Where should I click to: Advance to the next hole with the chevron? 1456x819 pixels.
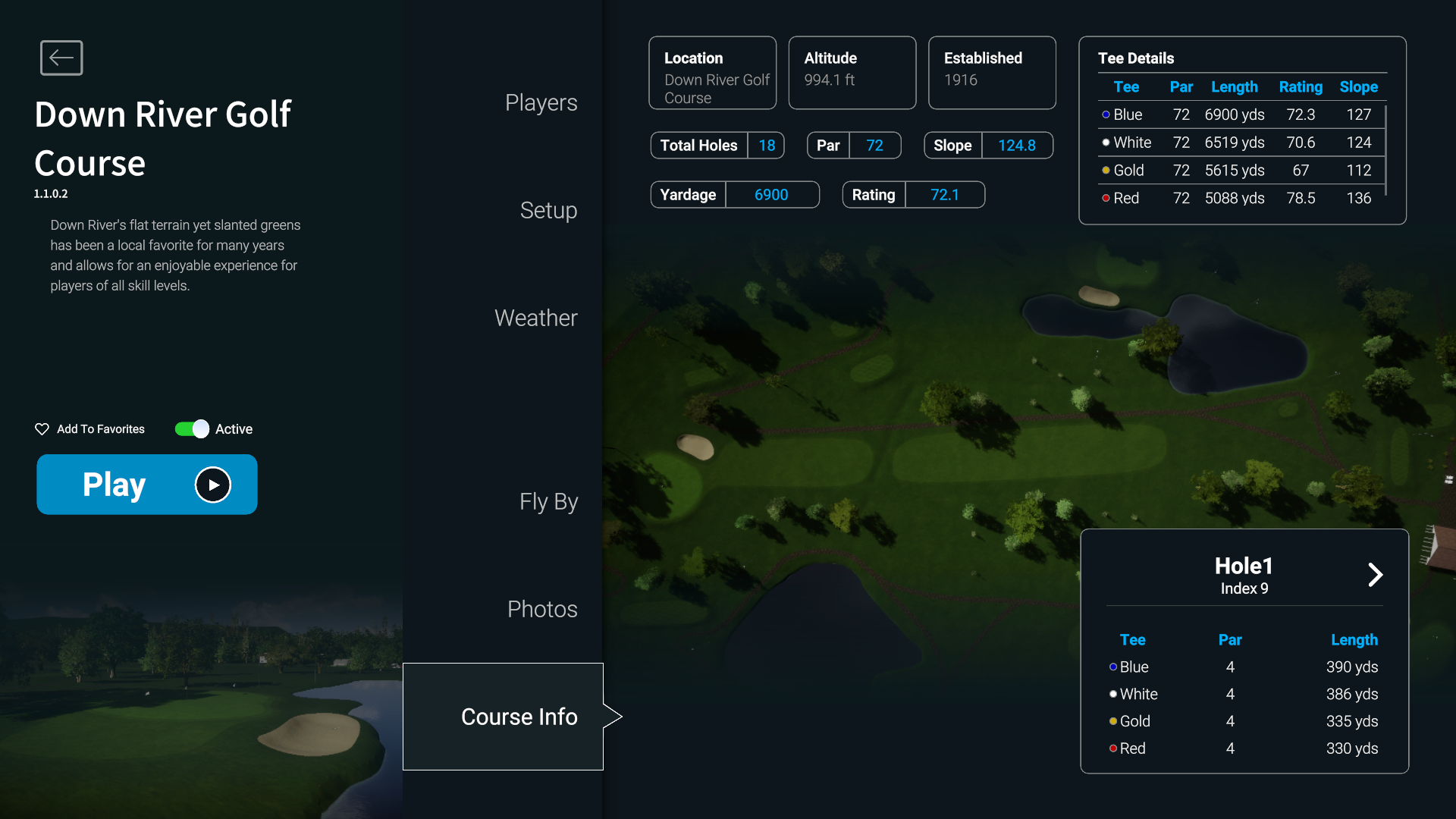point(1376,575)
